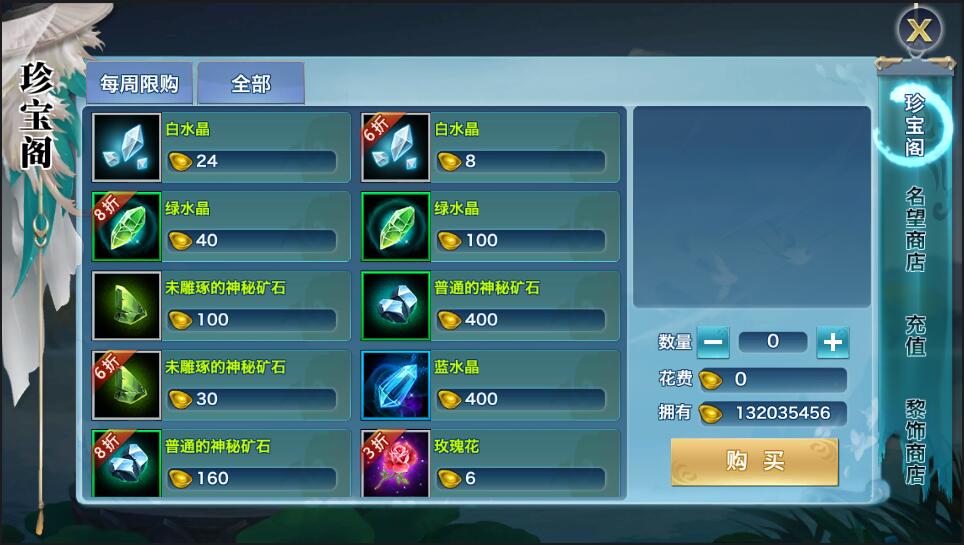
Task: Click the 购买 purchase button
Action: click(755, 461)
